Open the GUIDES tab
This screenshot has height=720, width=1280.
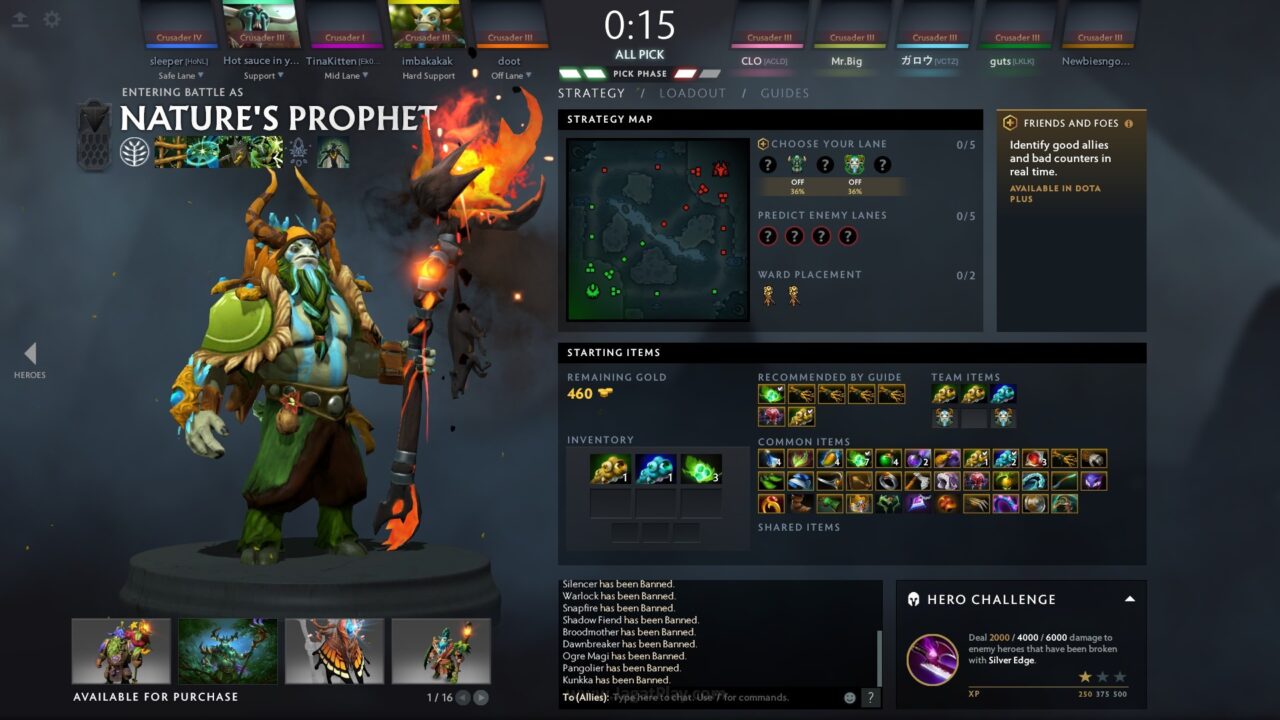(x=785, y=92)
